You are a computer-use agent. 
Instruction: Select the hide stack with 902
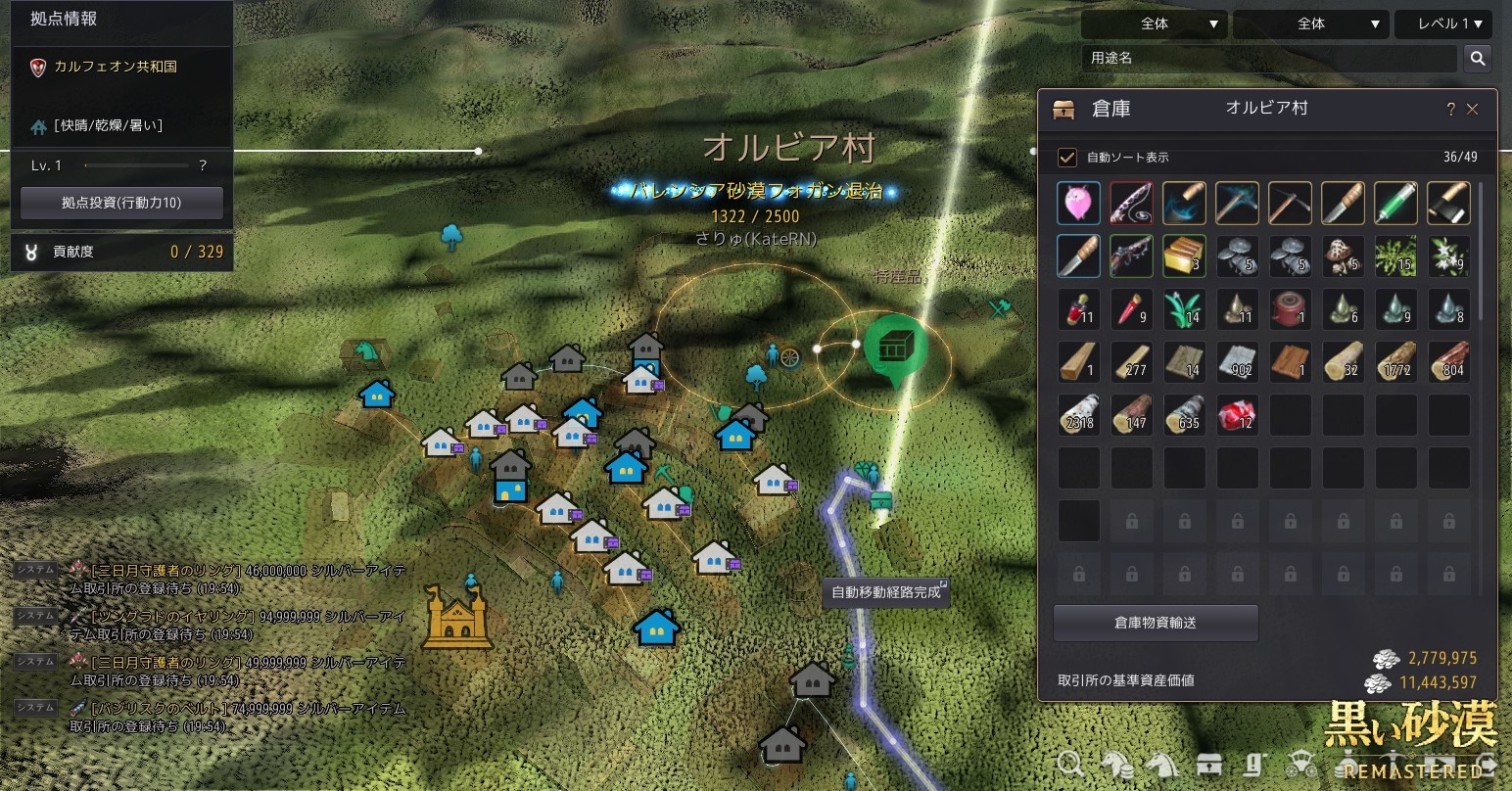coord(1237,362)
